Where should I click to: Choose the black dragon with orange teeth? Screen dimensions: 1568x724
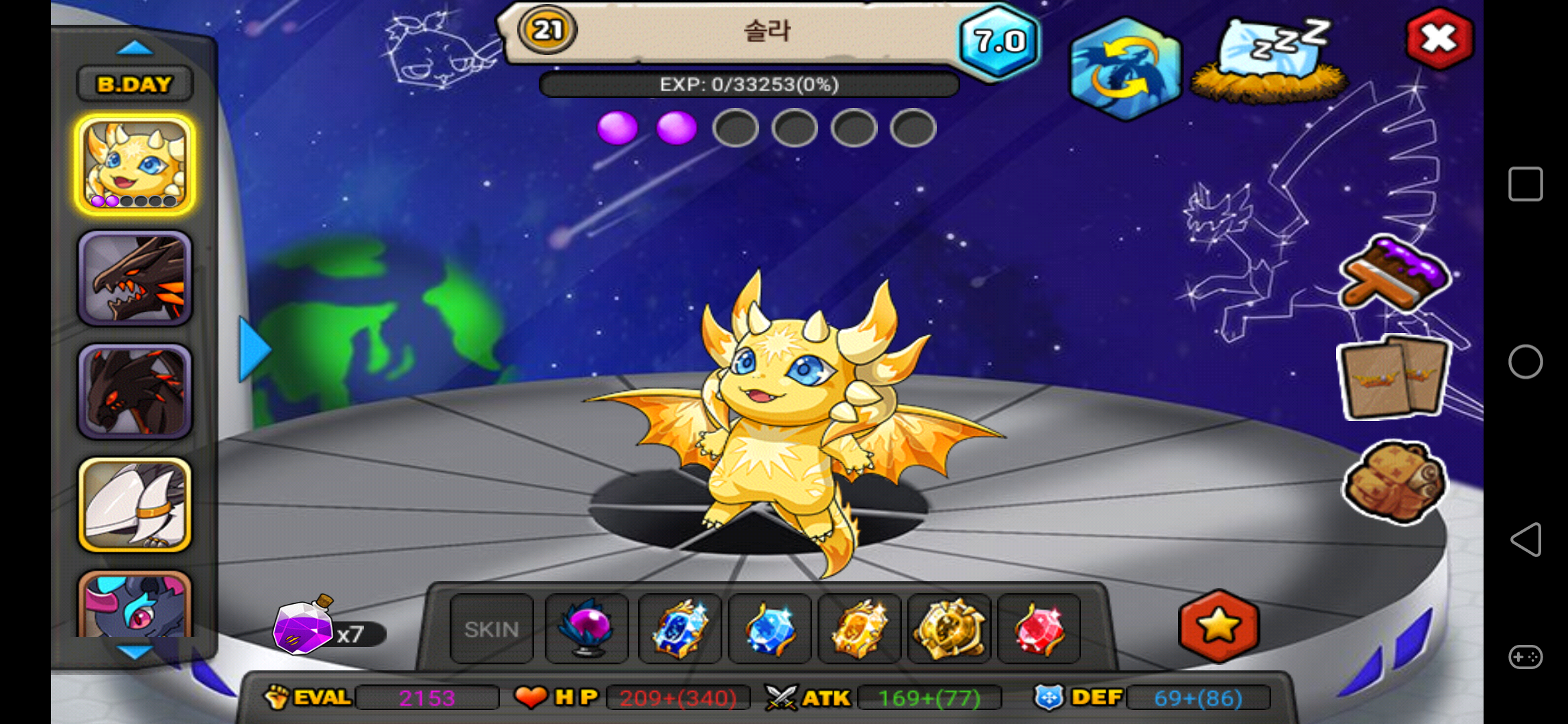135,278
